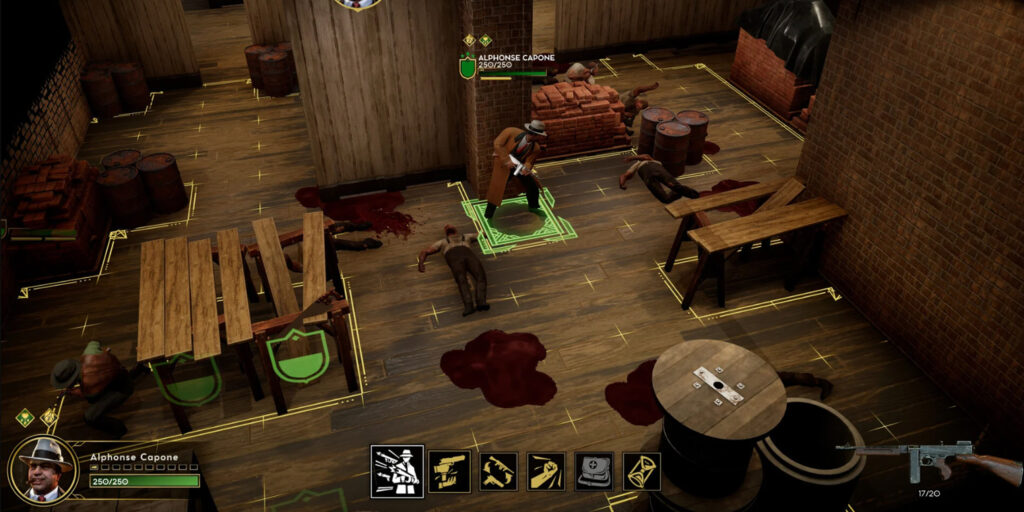This screenshot has width=1024, height=512.
Task: Choose the swap weapons ability icon
Action: (498, 471)
